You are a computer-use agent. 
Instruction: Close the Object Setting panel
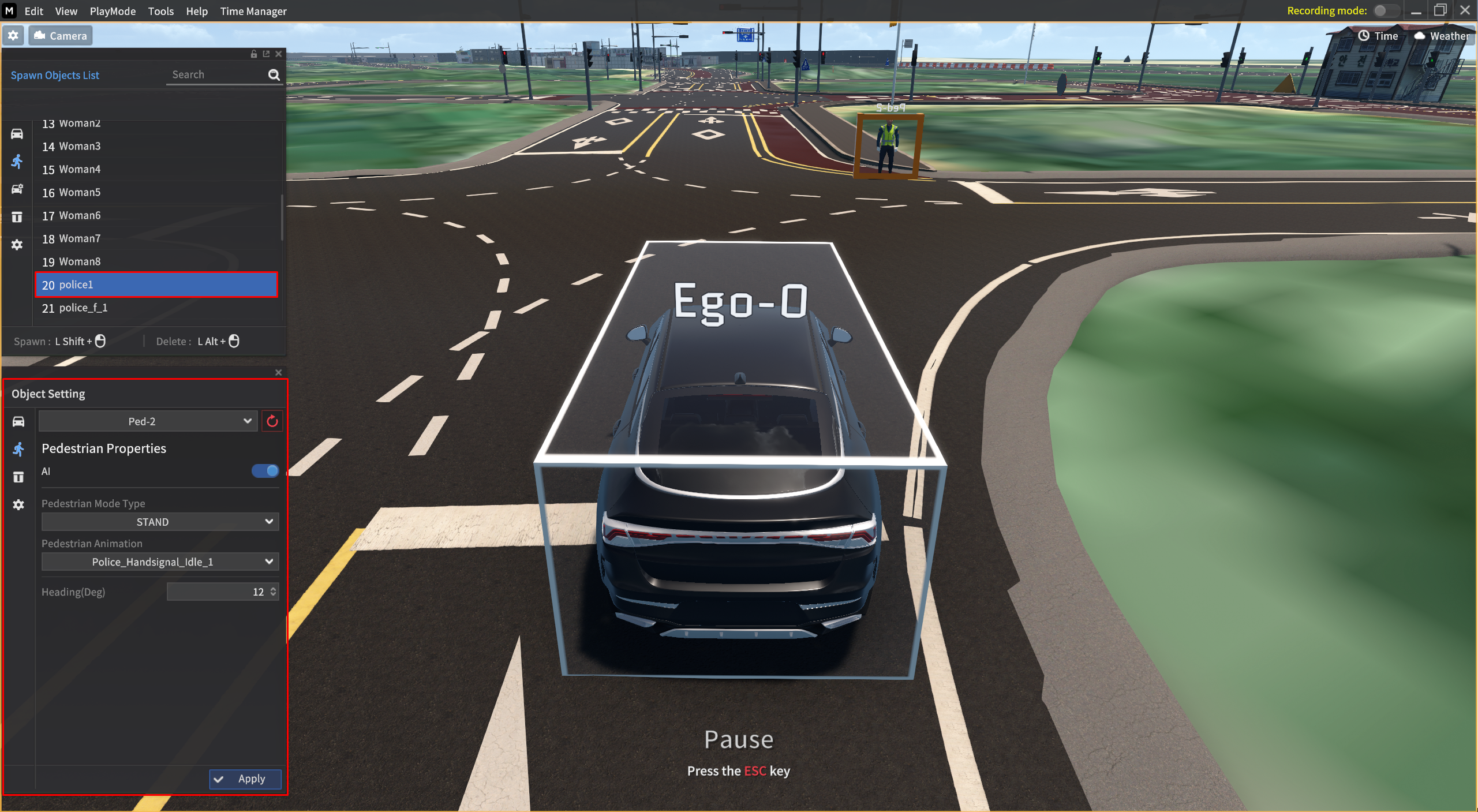point(278,372)
